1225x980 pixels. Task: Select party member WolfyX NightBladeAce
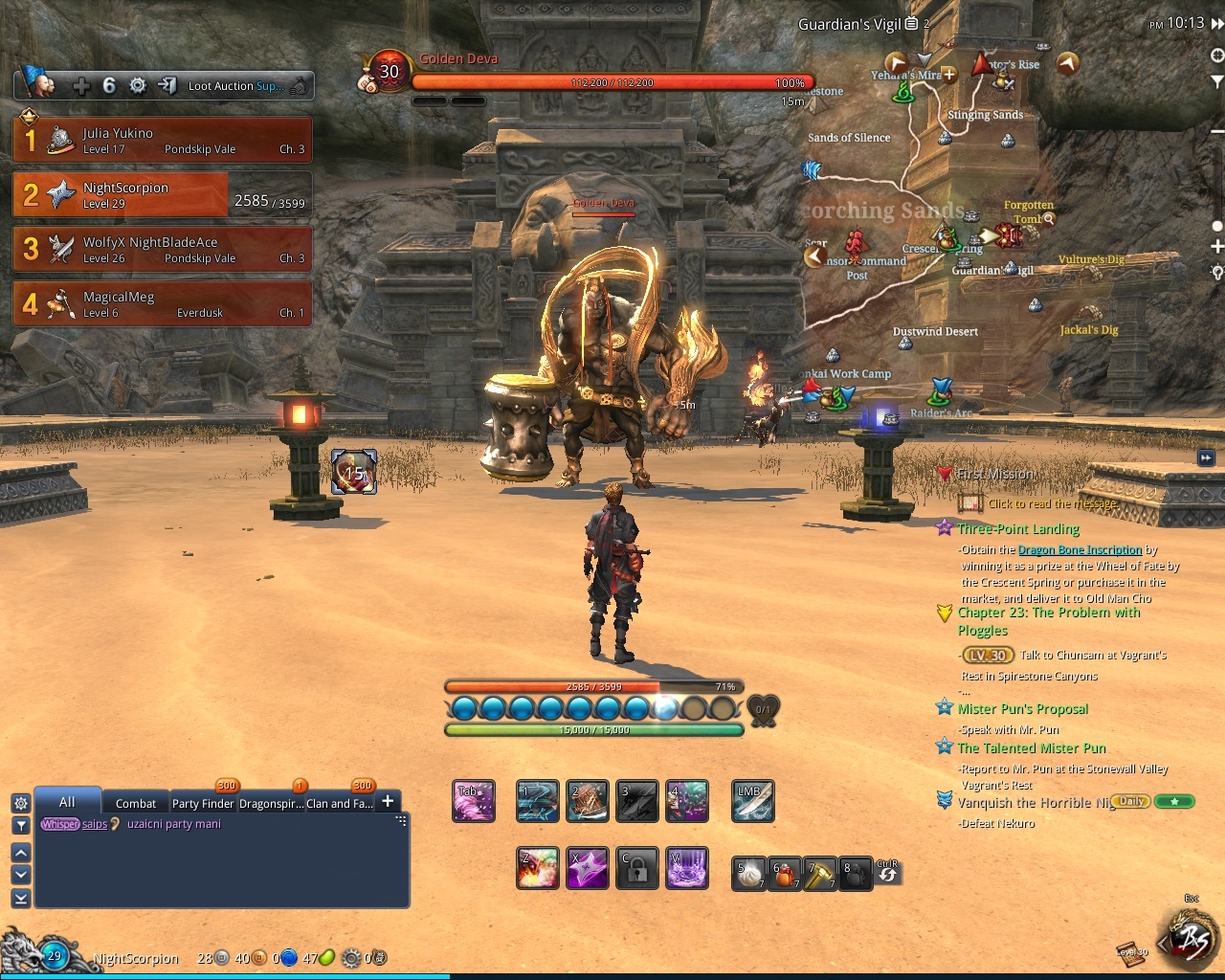[162, 249]
